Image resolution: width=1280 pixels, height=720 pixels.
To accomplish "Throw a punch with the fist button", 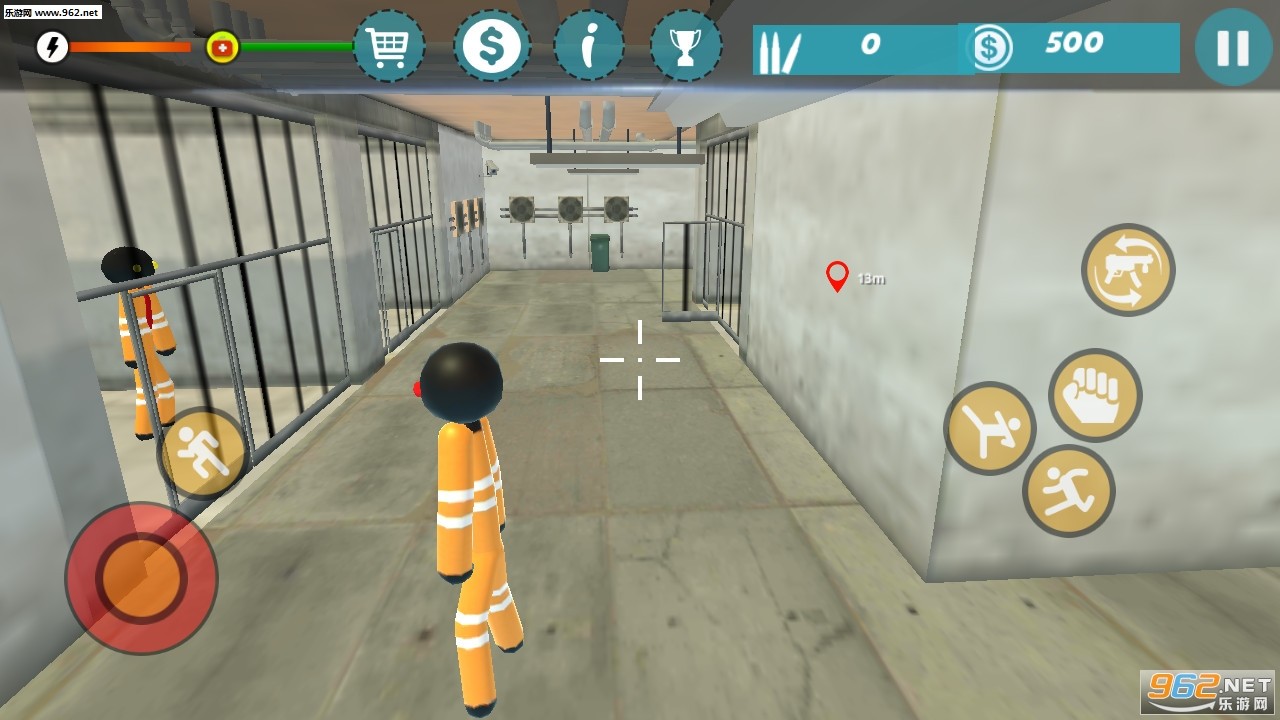I will tap(1095, 395).
